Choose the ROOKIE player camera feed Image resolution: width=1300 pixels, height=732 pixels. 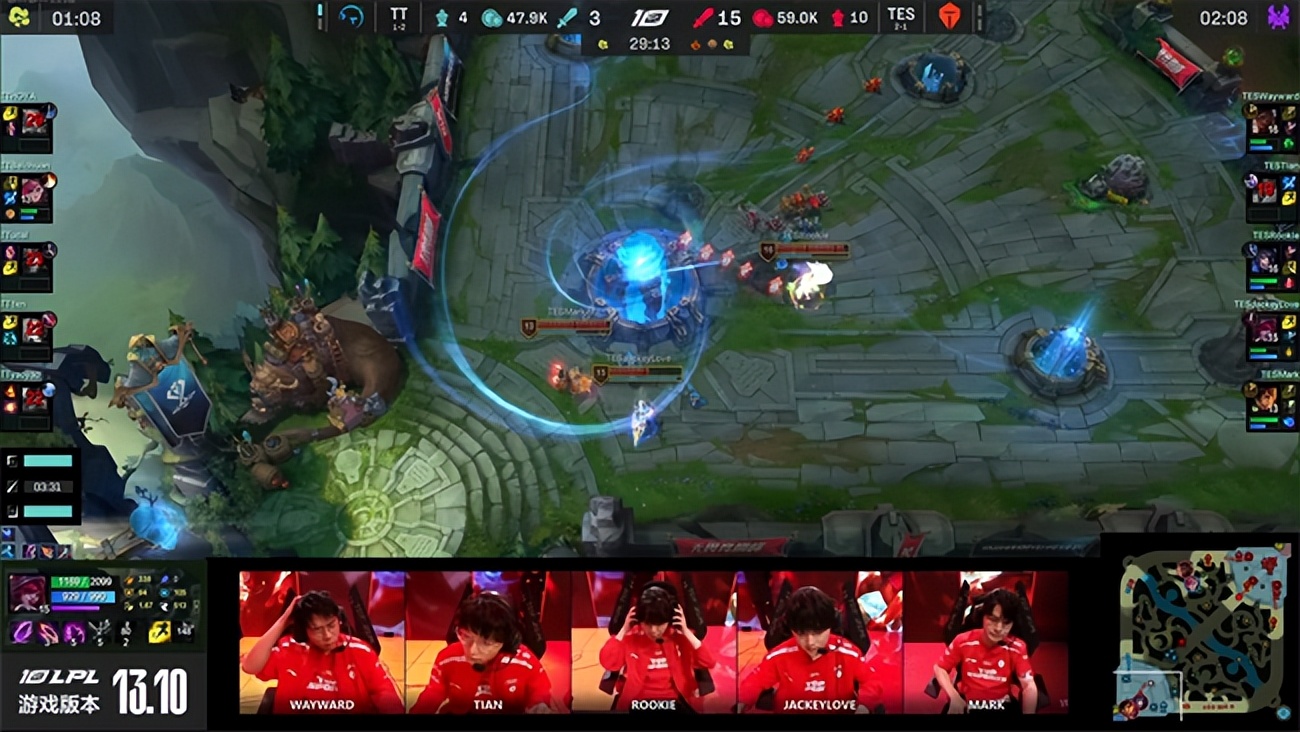(x=654, y=642)
